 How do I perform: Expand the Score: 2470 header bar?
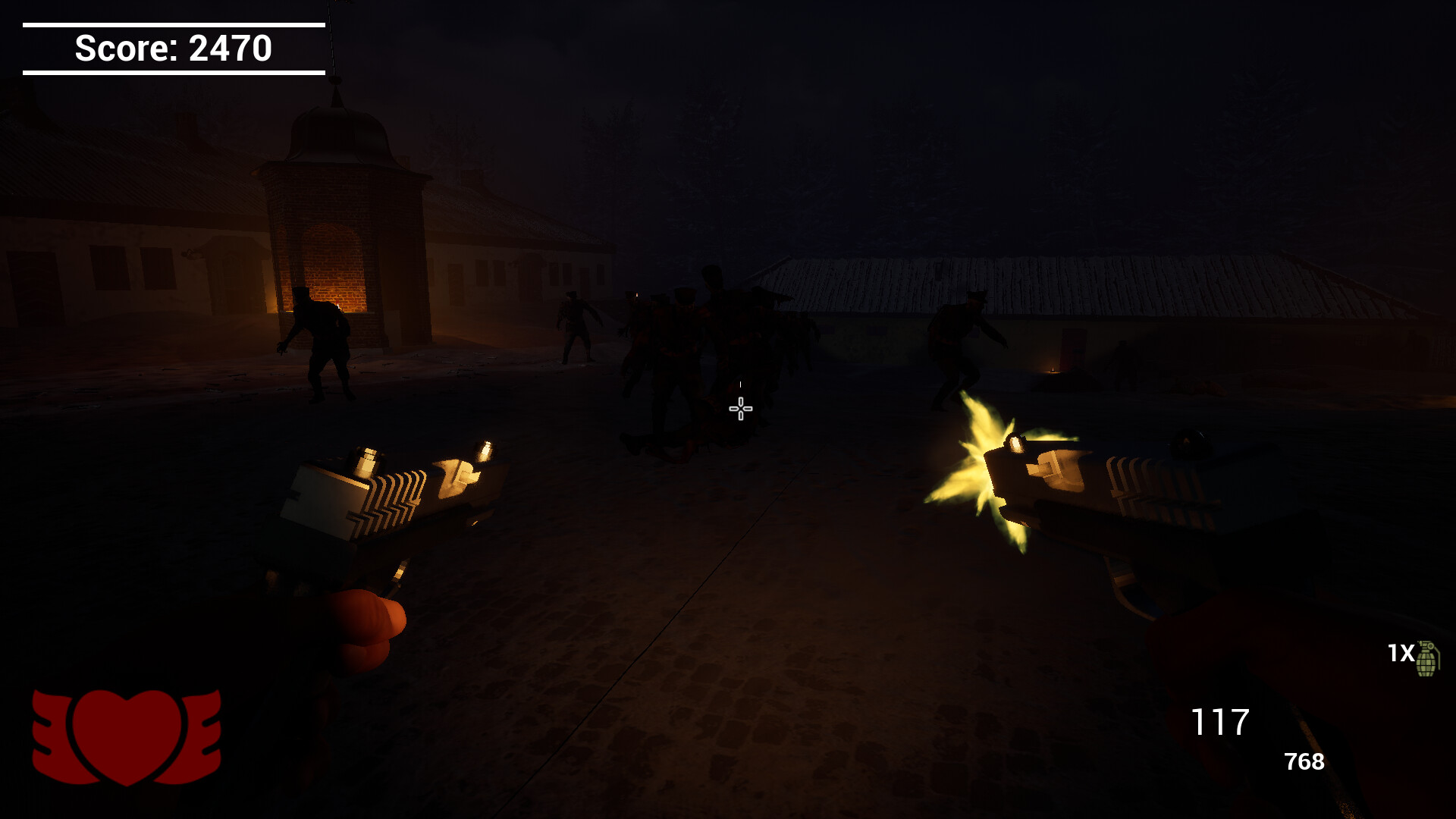pos(173,48)
